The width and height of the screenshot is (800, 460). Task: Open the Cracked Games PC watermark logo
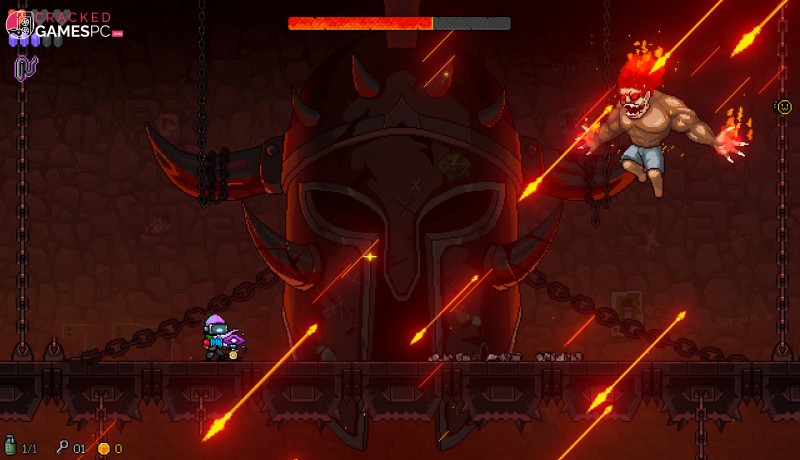[62, 26]
